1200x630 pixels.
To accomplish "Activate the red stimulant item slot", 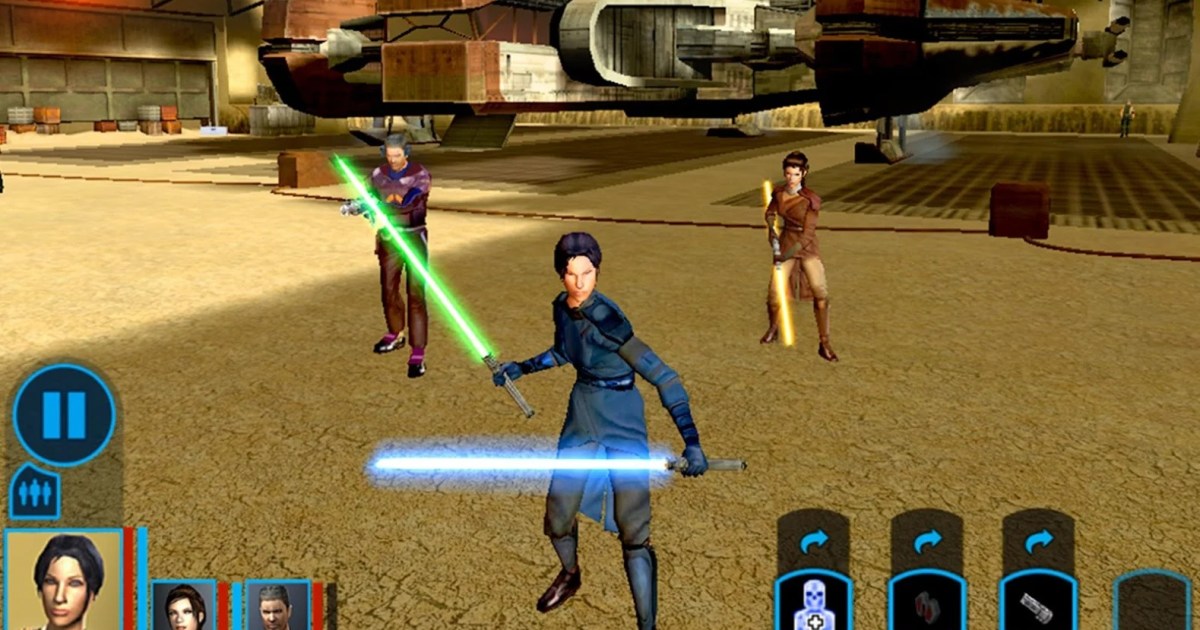I will click(x=927, y=604).
